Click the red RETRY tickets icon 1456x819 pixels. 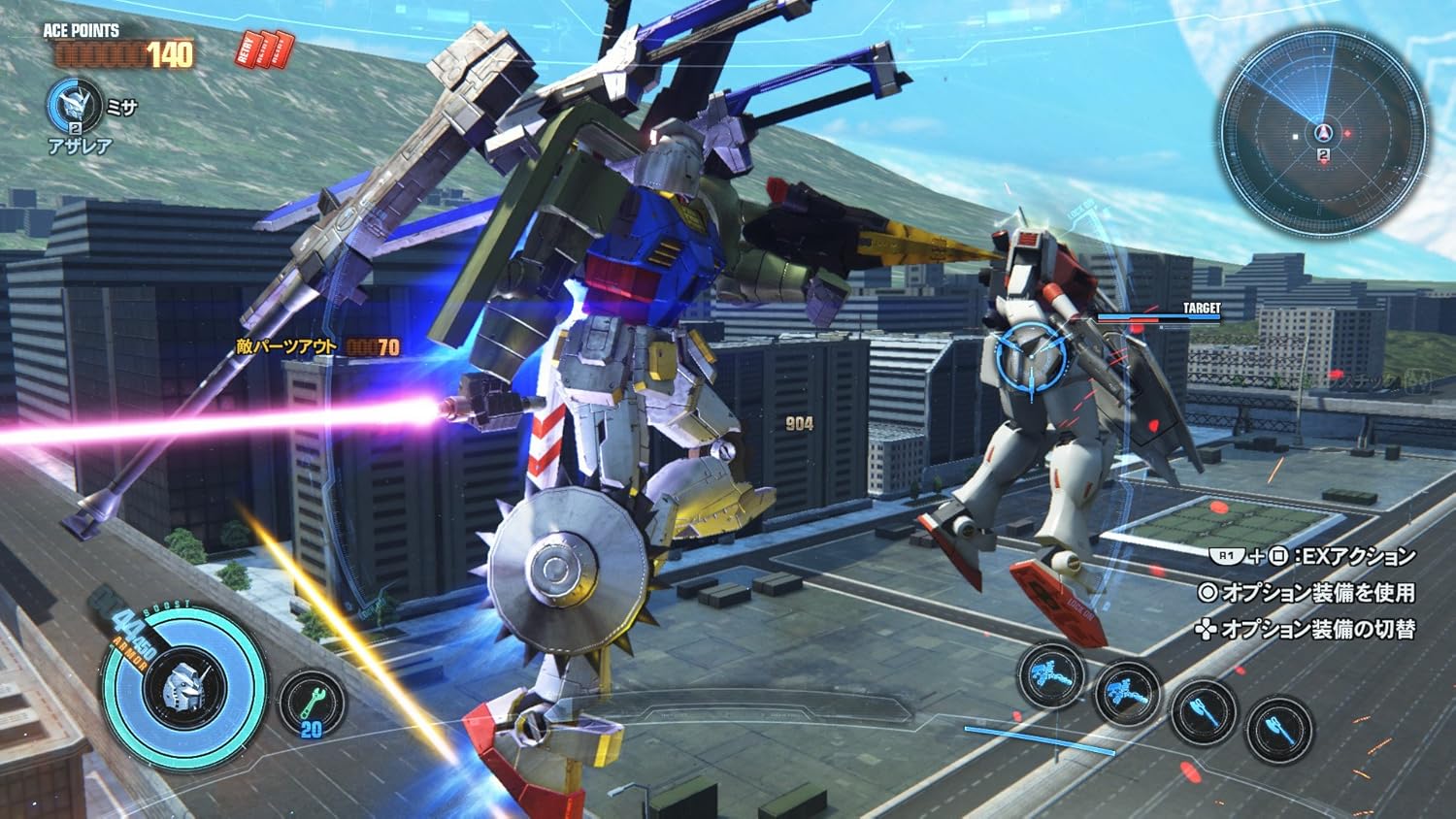264,49
